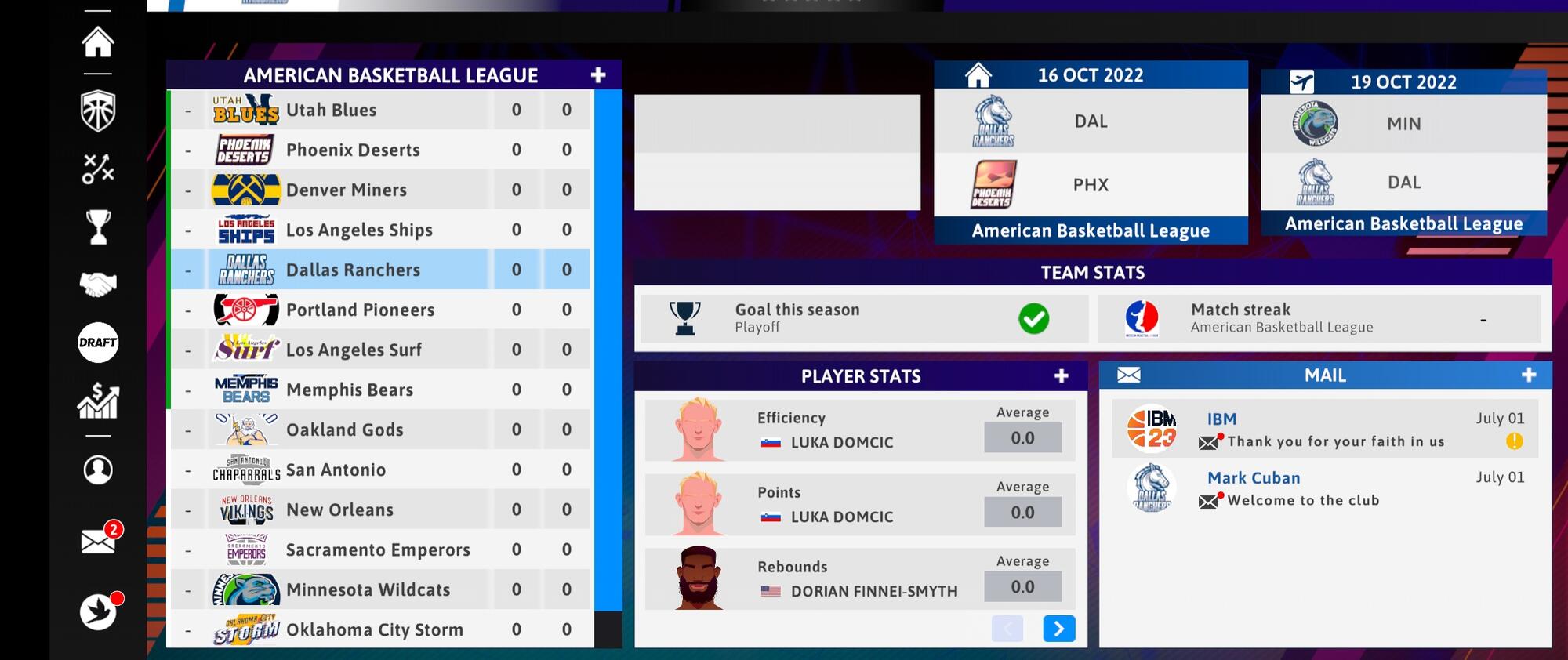Open the Draft menu
This screenshot has height=660, width=1568.
98,343
